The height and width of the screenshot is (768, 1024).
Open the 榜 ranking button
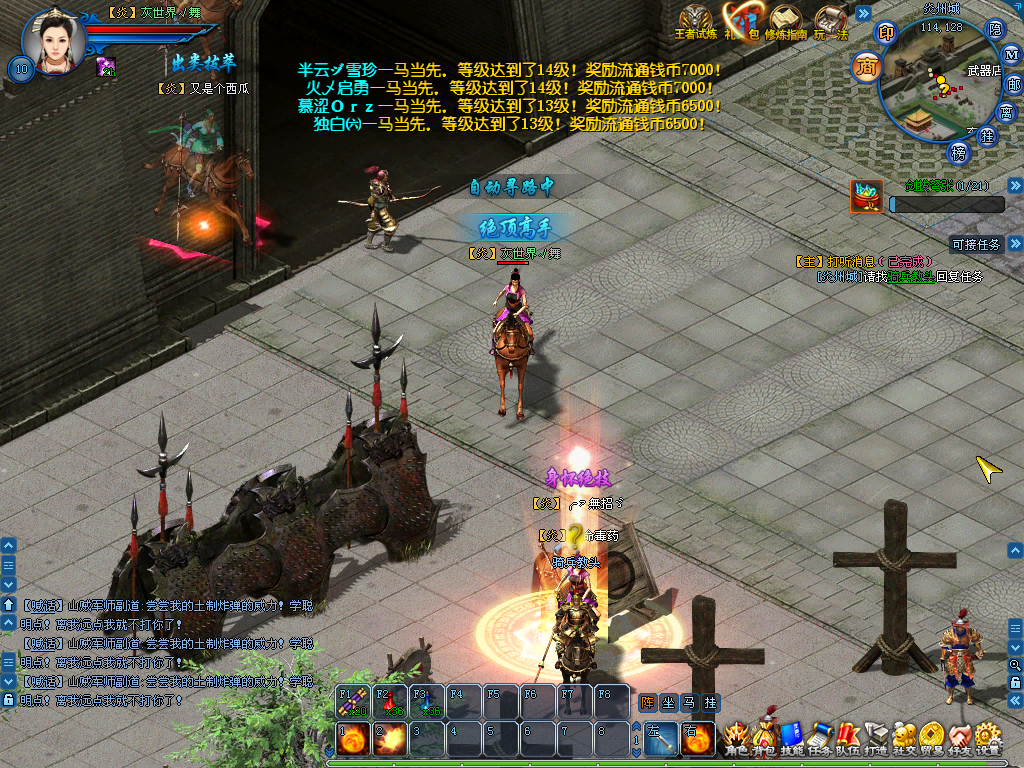click(x=960, y=153)
